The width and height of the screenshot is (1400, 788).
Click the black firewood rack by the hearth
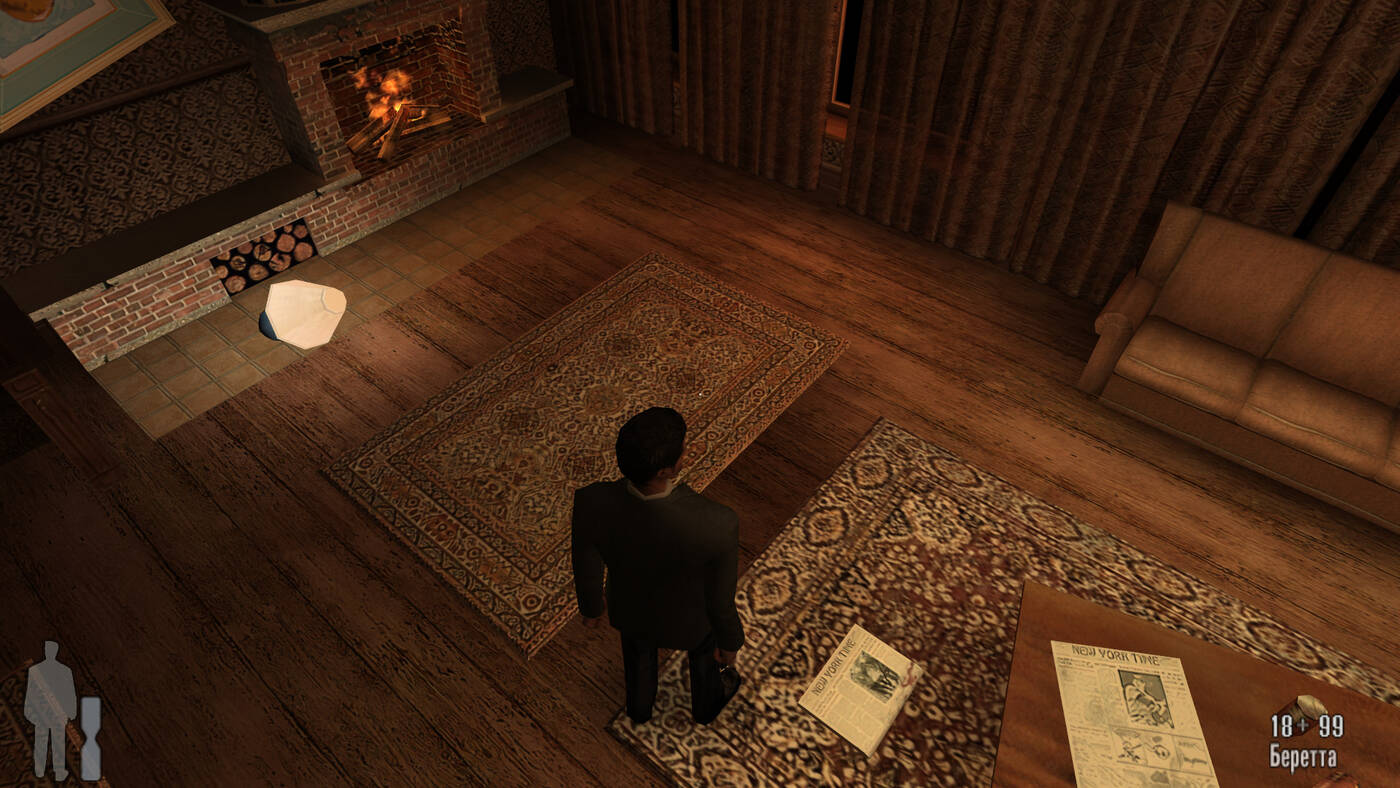265,255
